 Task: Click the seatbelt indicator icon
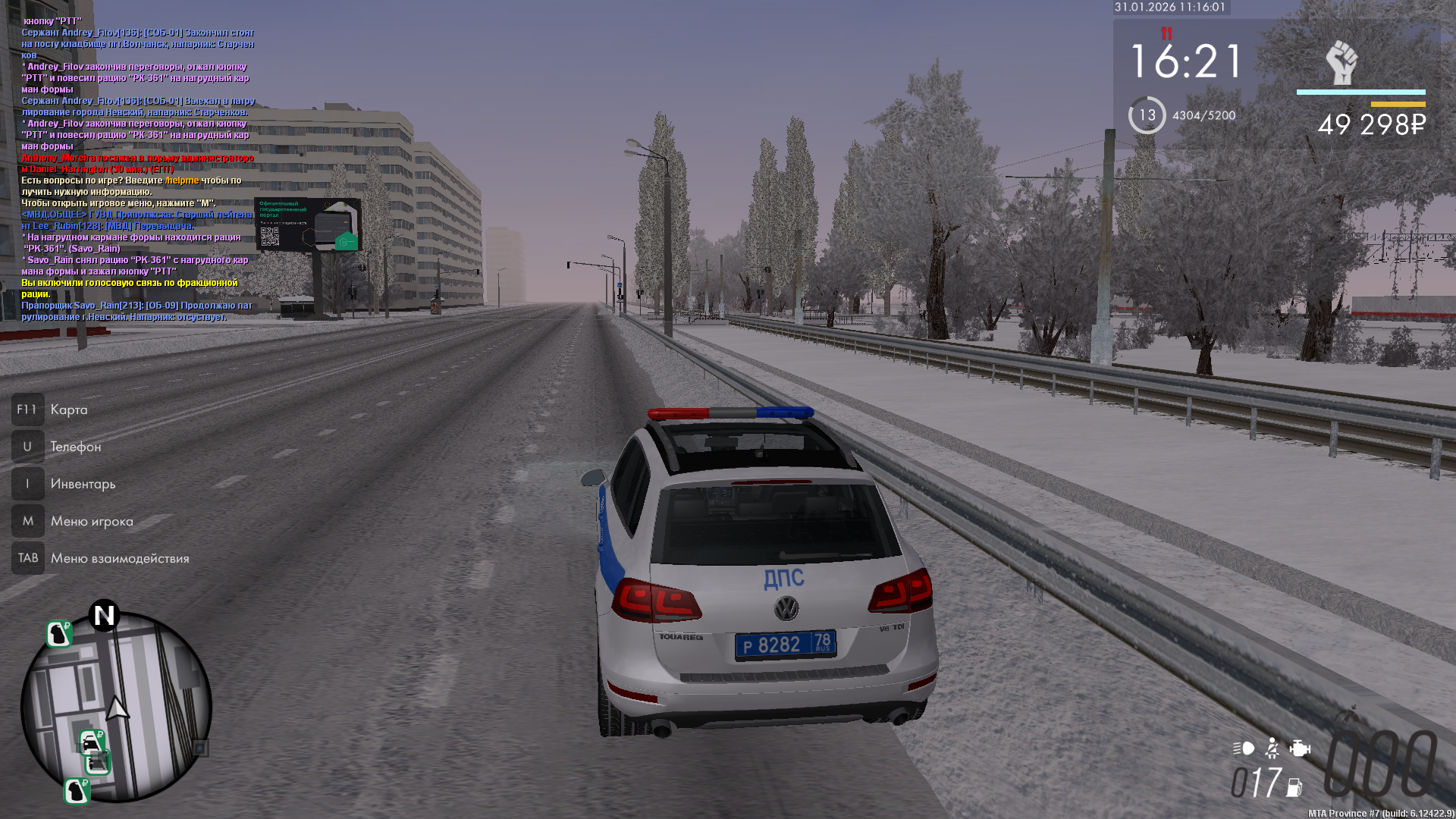pos(1272,748)
